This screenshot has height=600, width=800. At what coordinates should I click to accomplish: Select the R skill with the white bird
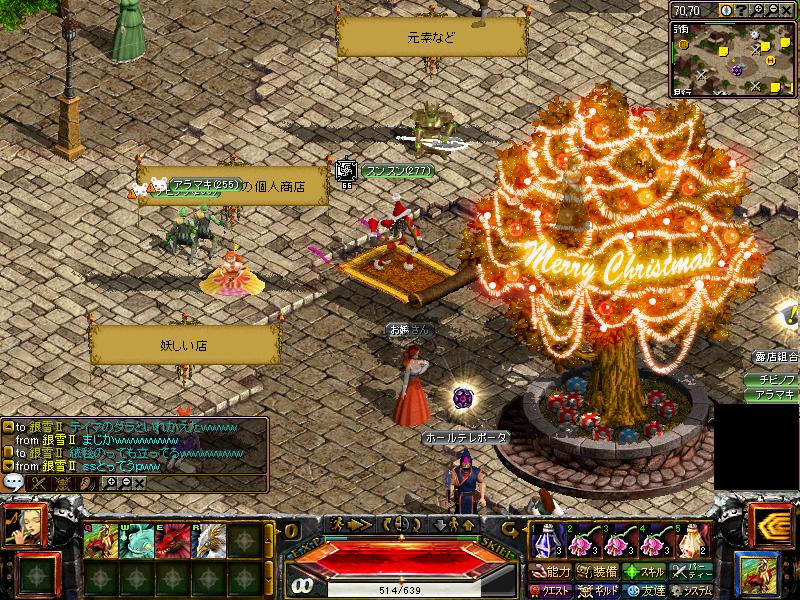pyautogui.click(x=207, y=541)
